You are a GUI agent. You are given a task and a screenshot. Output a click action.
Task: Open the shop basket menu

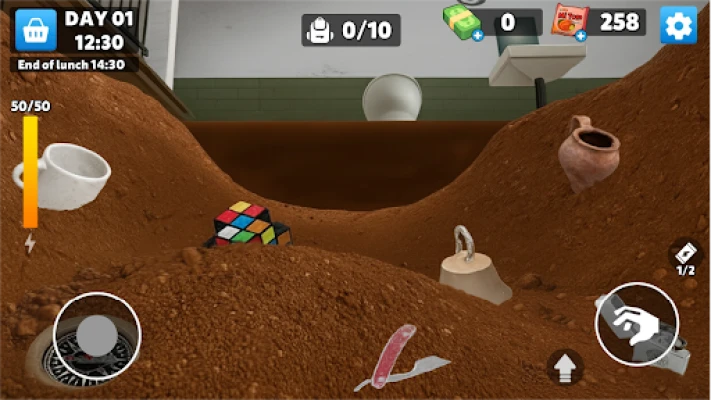click(x=34, y=29)
